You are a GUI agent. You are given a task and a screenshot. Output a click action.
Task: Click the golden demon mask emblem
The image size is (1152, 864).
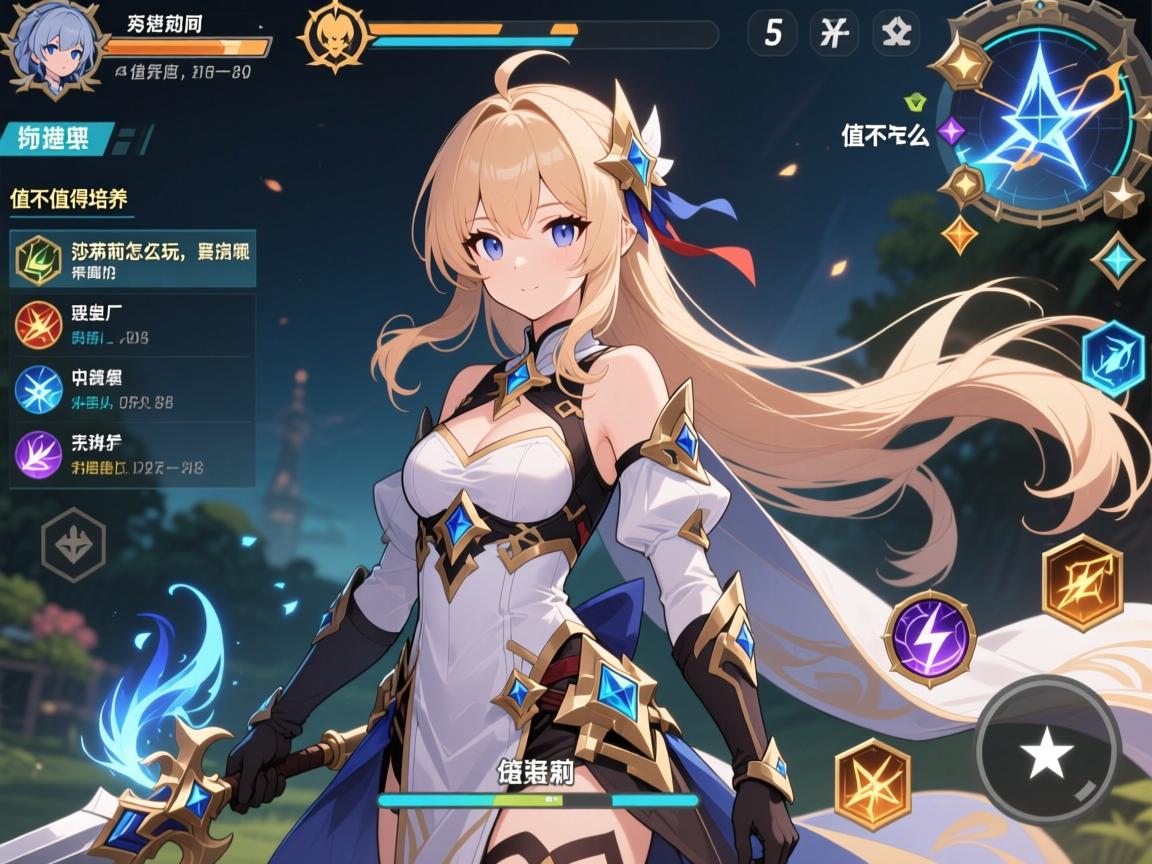pyautogui.click(x=331, y=36)
